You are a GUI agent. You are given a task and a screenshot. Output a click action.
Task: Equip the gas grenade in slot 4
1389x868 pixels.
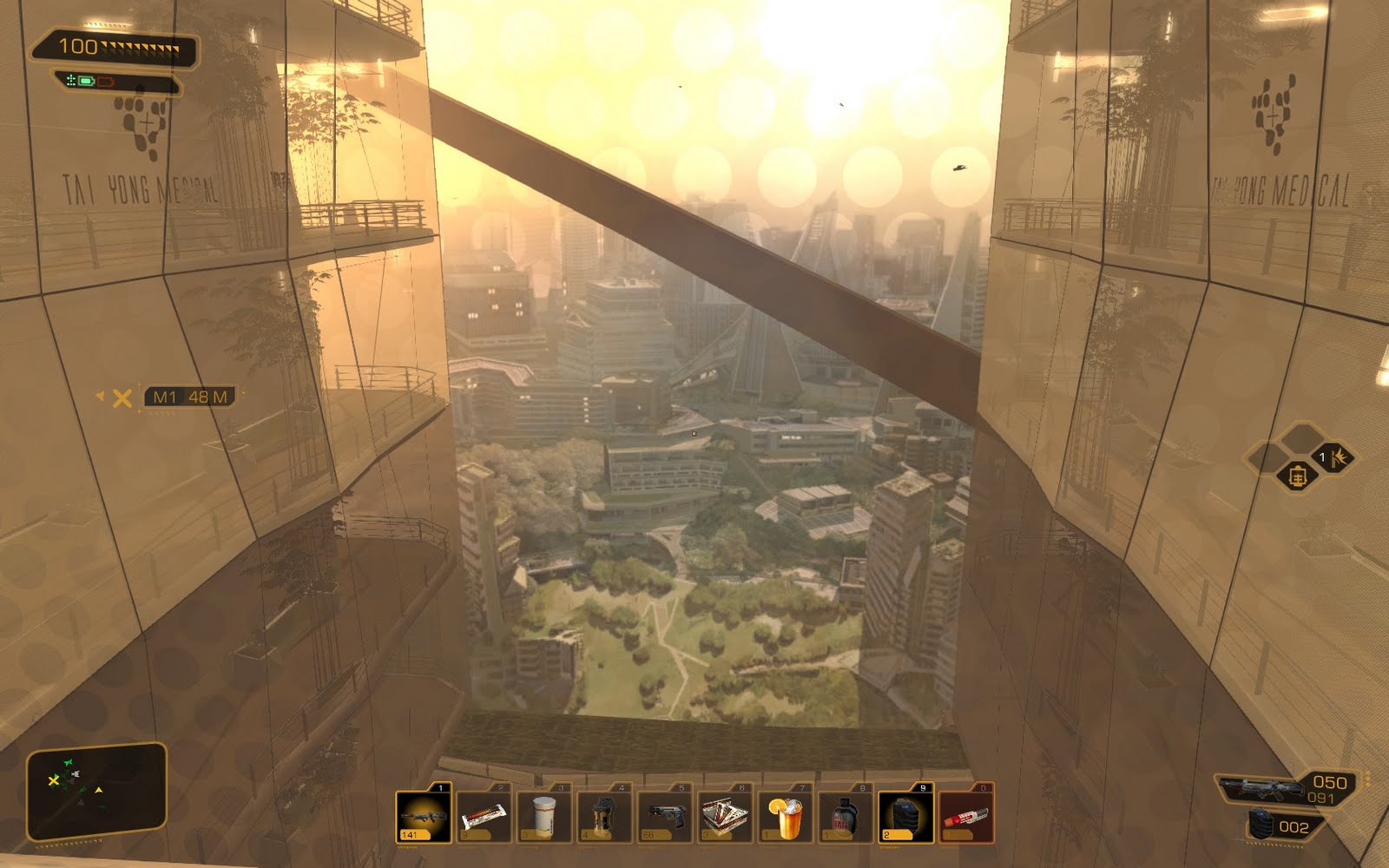click(x=604, y=816)
